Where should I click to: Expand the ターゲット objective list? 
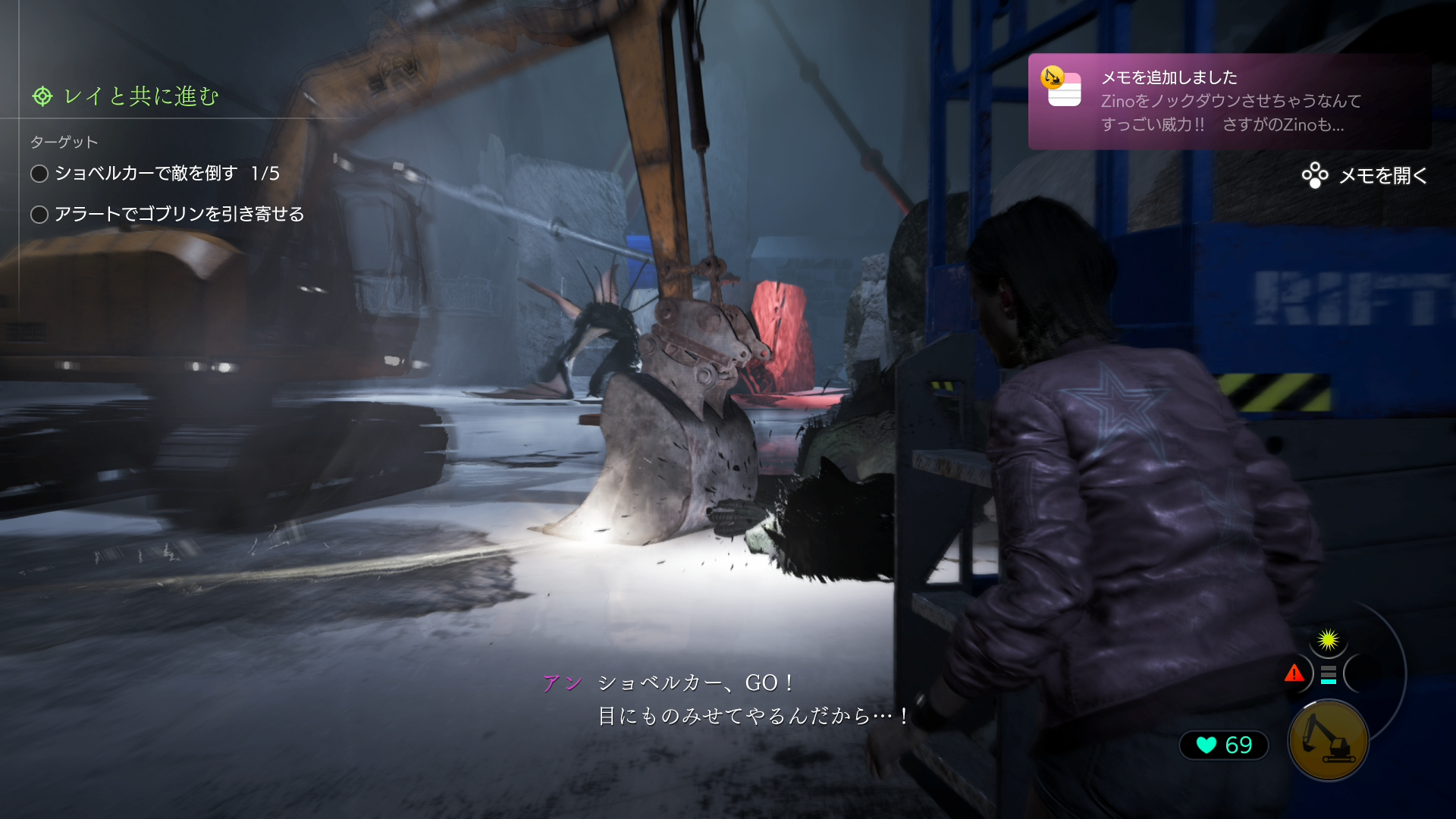[x=62, y=141]
